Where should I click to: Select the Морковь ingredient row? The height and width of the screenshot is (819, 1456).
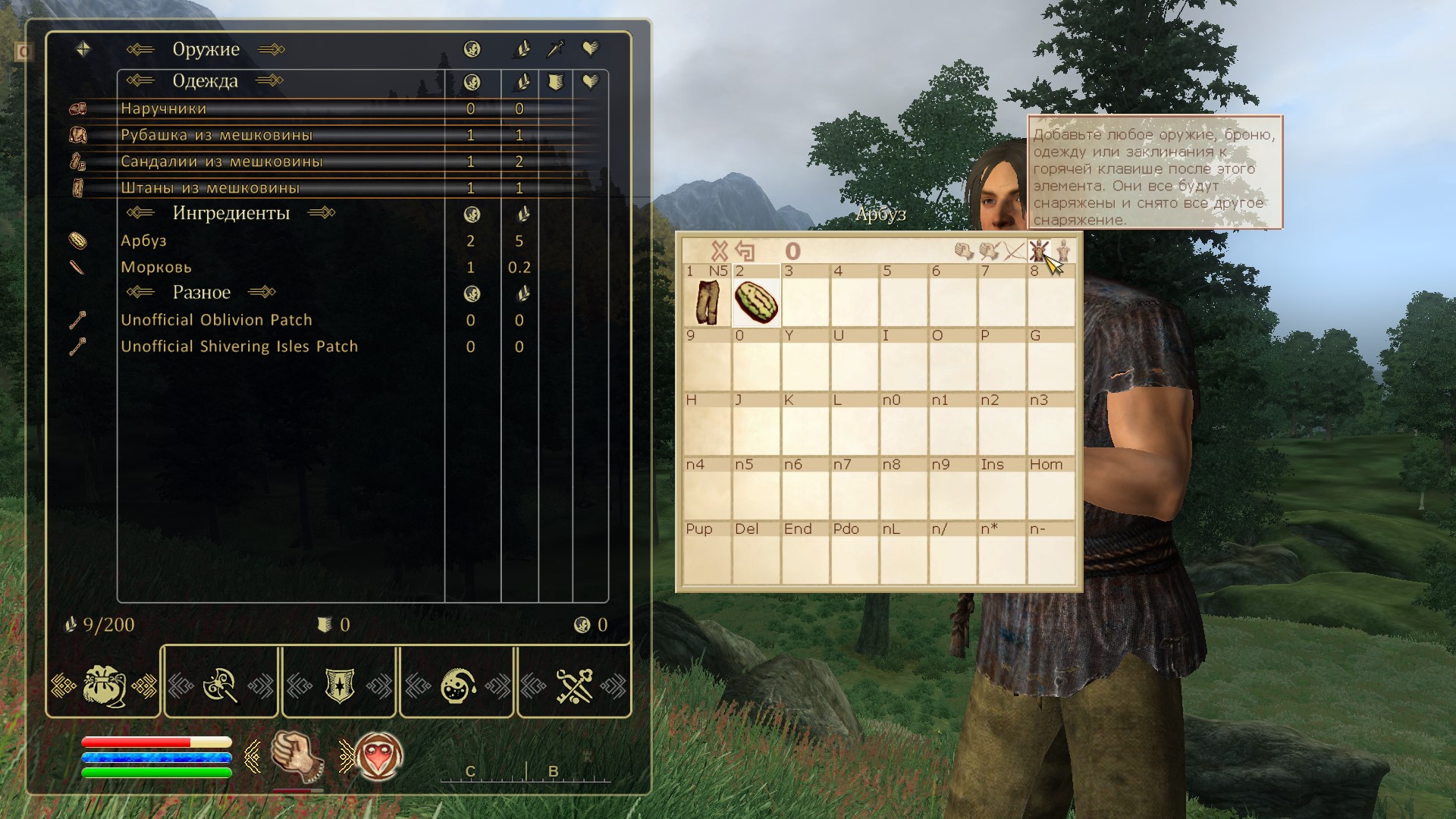[156, 268]
